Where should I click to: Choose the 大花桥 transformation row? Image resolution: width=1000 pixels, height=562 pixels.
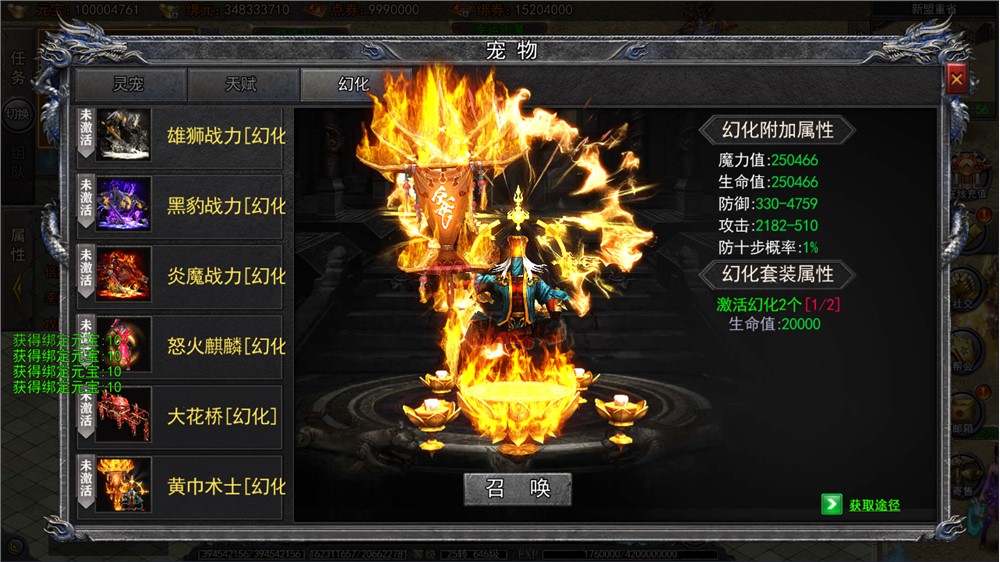(182, 416)
